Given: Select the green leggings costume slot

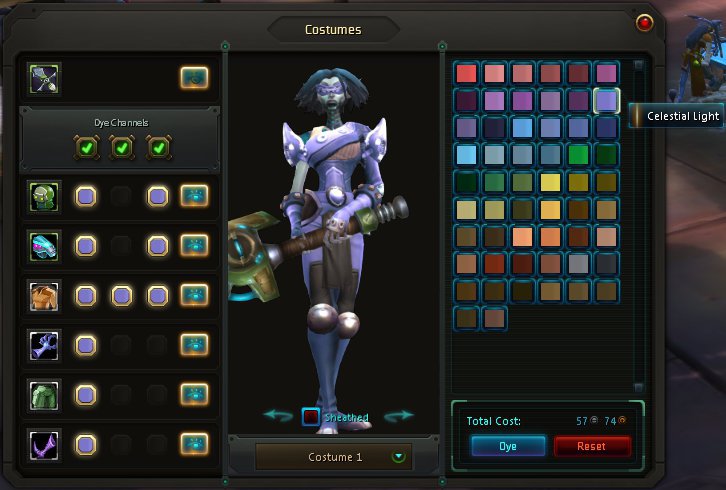Looking at the screenshot, I should coord(45,394).
